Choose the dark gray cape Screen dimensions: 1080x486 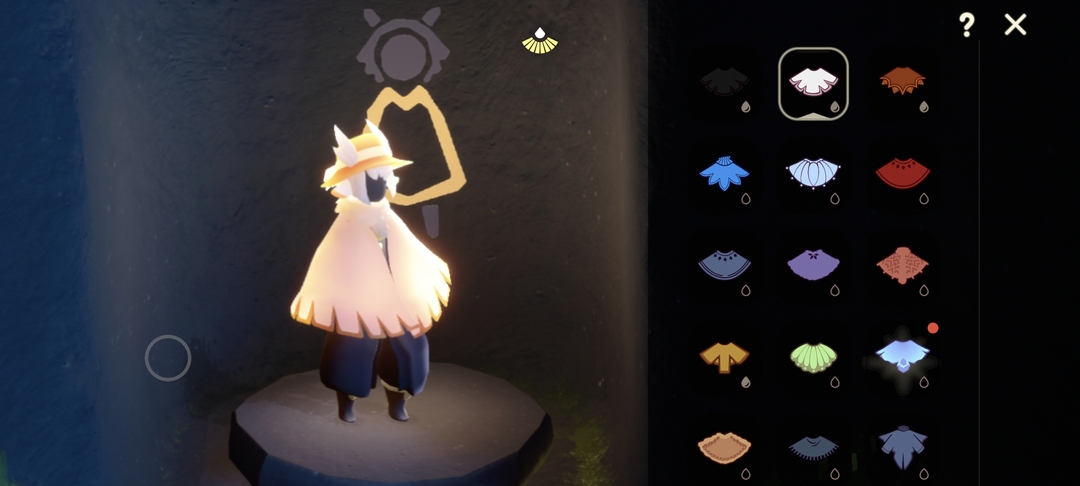pos(813,446)
